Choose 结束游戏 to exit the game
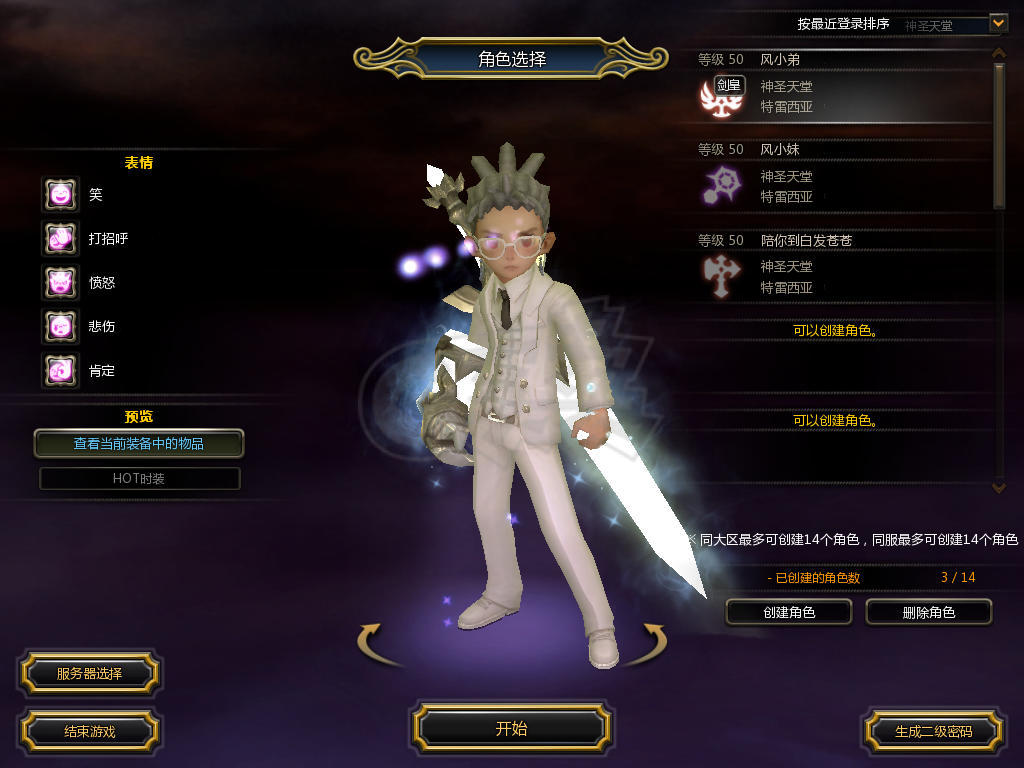This screenshot has width=1024, height=768. coord(89,731)
